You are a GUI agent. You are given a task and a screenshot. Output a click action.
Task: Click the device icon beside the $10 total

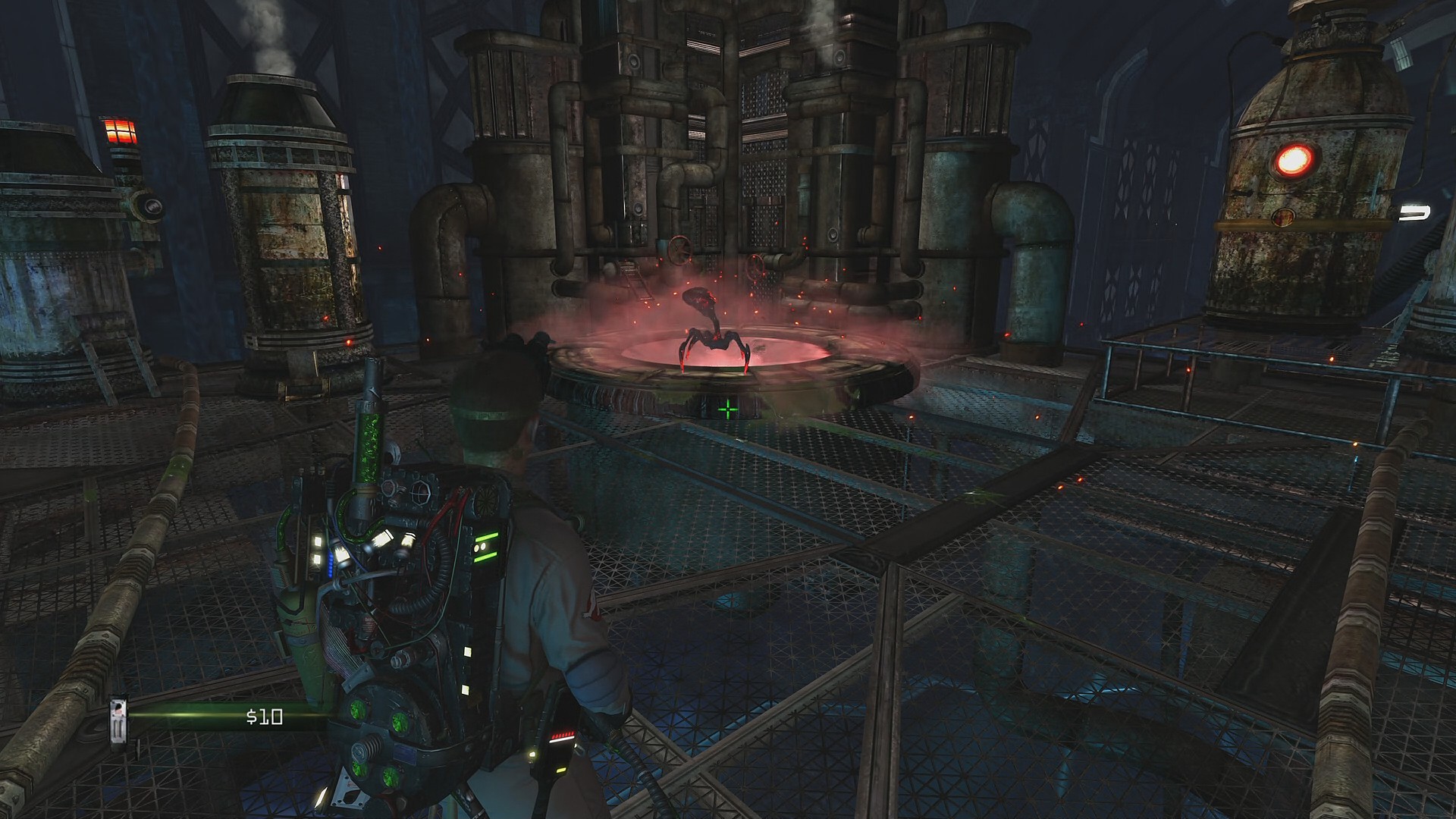point(118,722)
